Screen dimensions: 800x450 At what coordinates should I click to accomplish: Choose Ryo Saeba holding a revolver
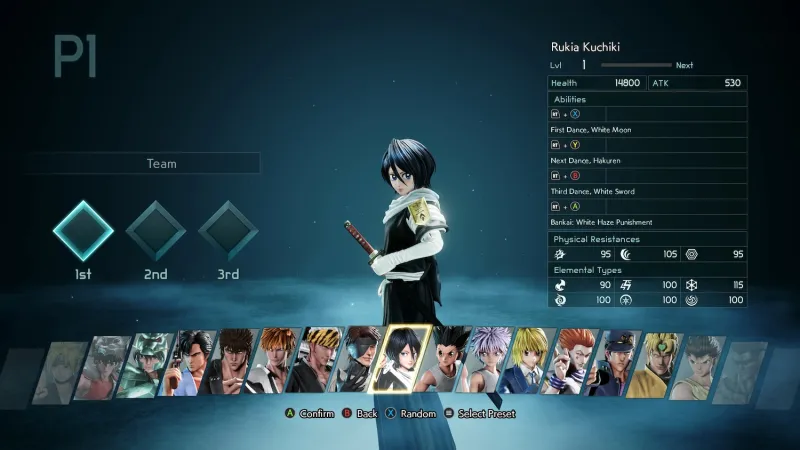(x=192, y=366)
